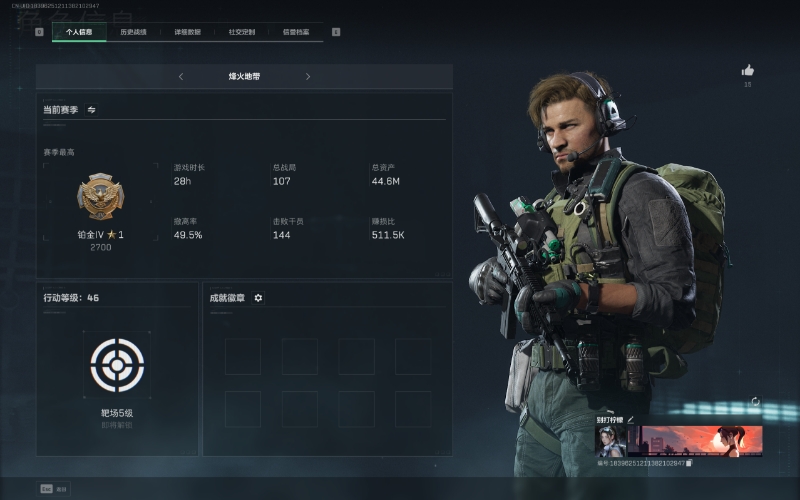
Task: Give a thumbs-up like to this profile
Action: click(x=747, y=71)
